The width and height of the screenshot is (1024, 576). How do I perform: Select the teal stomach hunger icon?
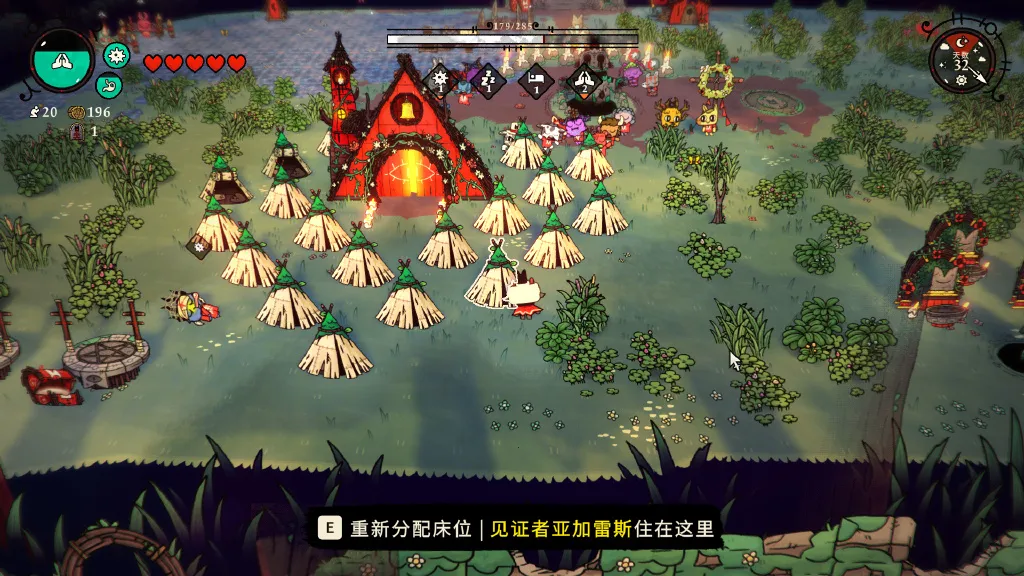109,85
